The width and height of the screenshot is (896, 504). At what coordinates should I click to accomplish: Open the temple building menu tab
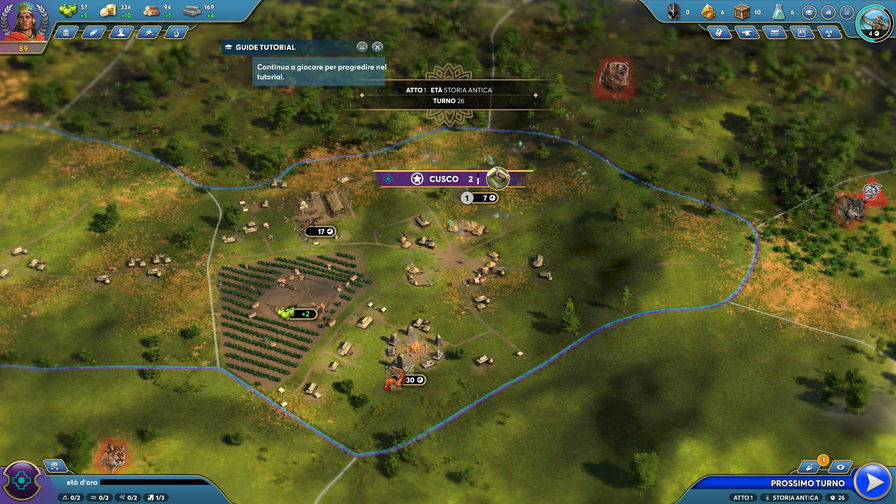pyautogui.click(x=68, y=32)
